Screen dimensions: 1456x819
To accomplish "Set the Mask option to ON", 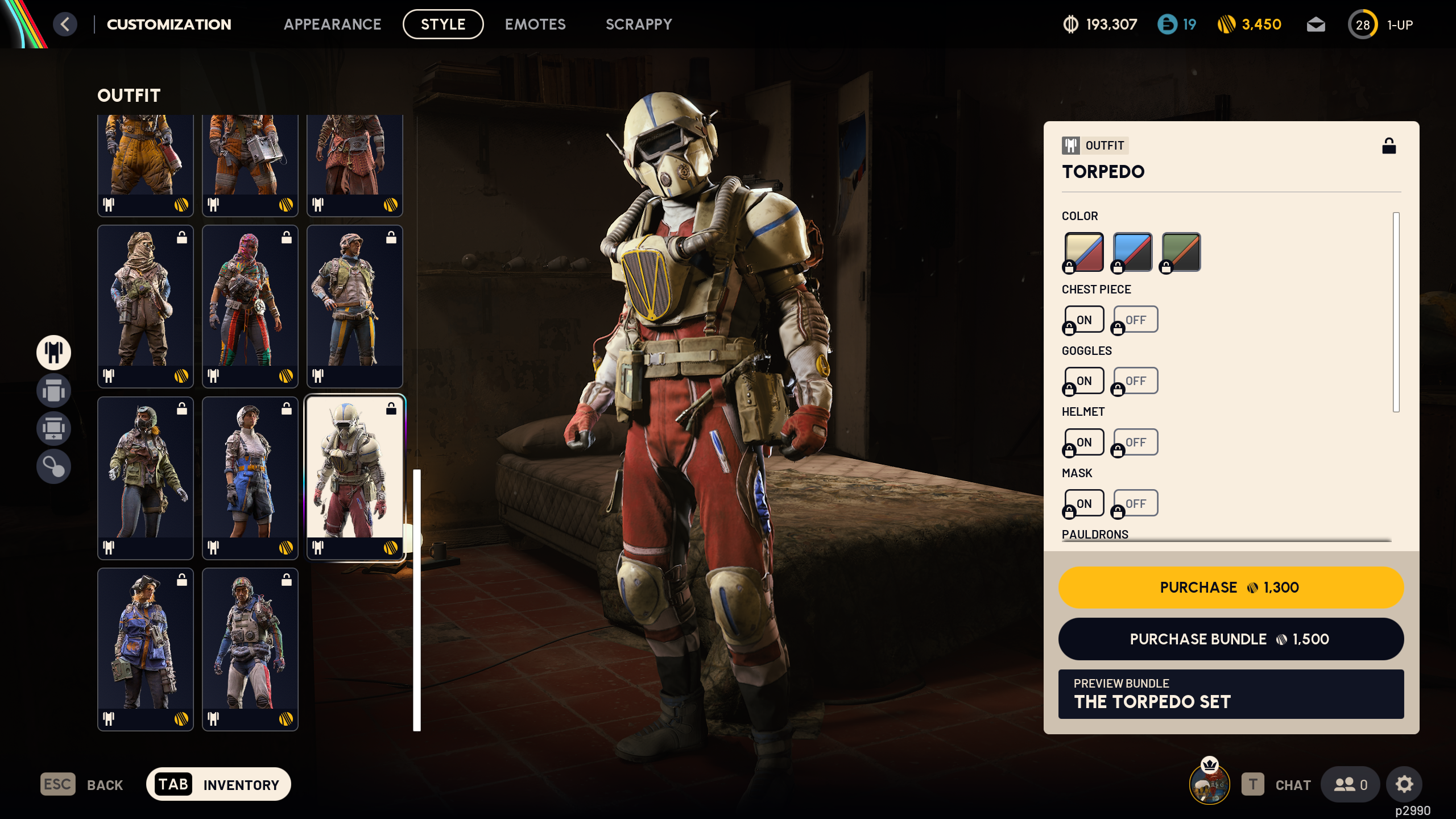I will pos(1083,503).
